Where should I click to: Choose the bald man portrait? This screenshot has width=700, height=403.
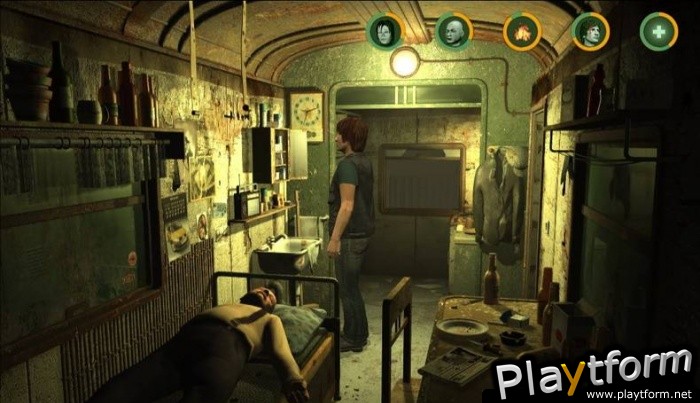pos(453,31)
